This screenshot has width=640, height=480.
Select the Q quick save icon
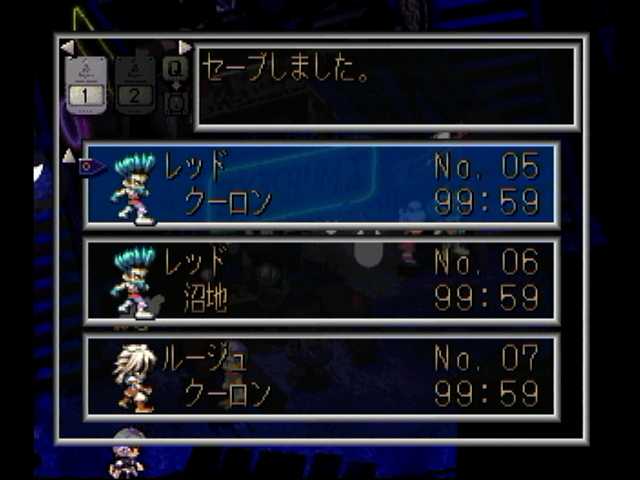(175, 68)
